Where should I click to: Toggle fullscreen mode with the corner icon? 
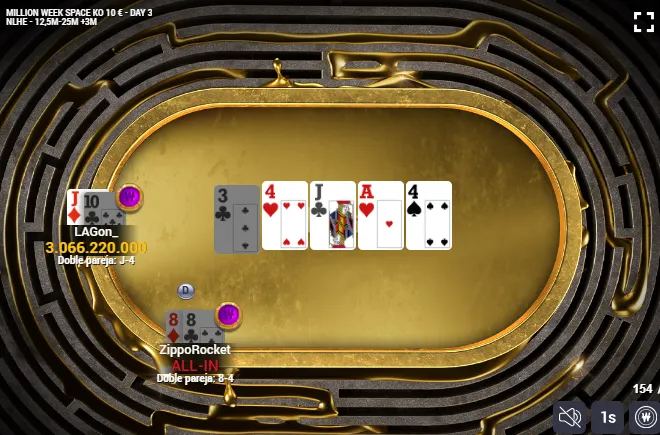pos(644,22)
